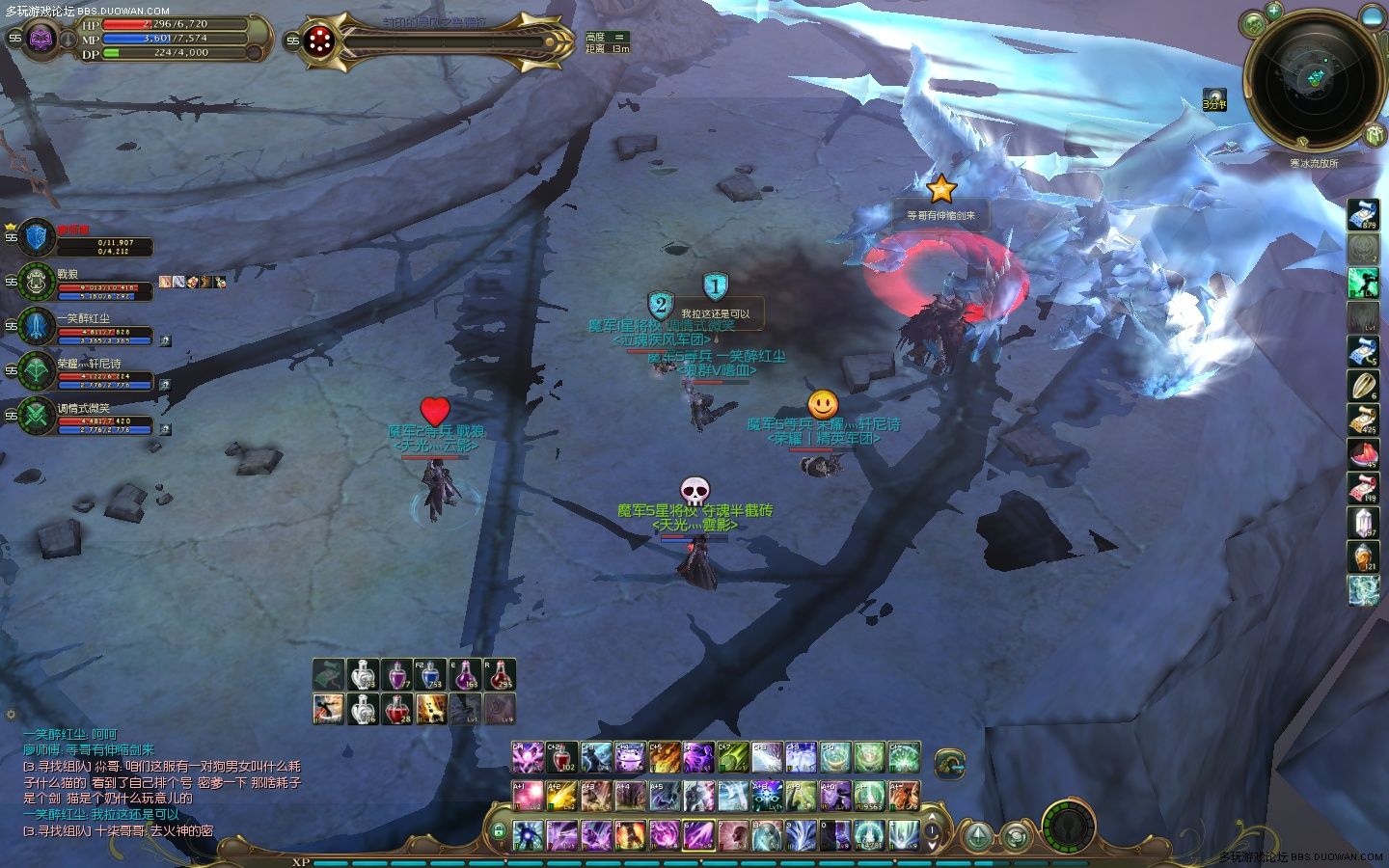Click the dead party leader's shield portrait
Screen dimensions: 1389x868
[37, 237]
